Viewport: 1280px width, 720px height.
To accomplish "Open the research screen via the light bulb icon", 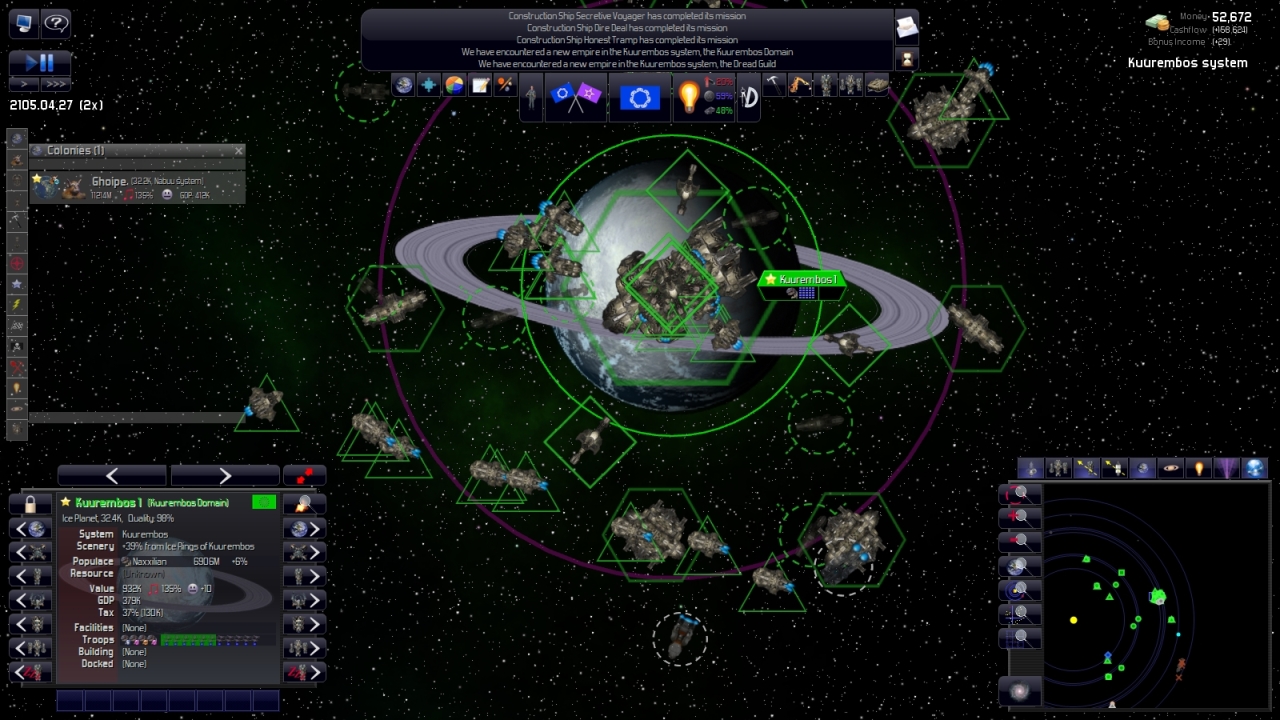I will pos(689,96).
